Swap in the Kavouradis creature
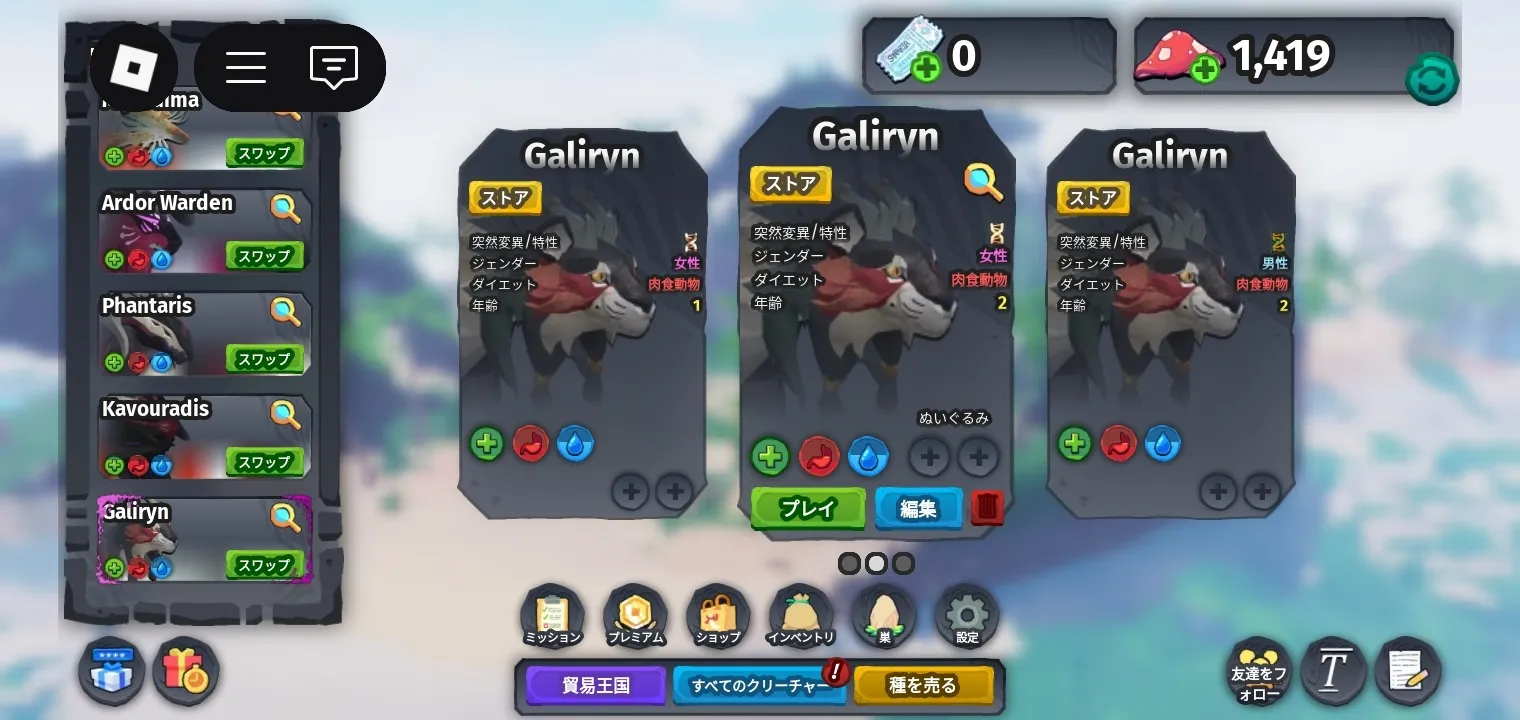The height and width of the screenshot is (720, 1520). [264, 462]
